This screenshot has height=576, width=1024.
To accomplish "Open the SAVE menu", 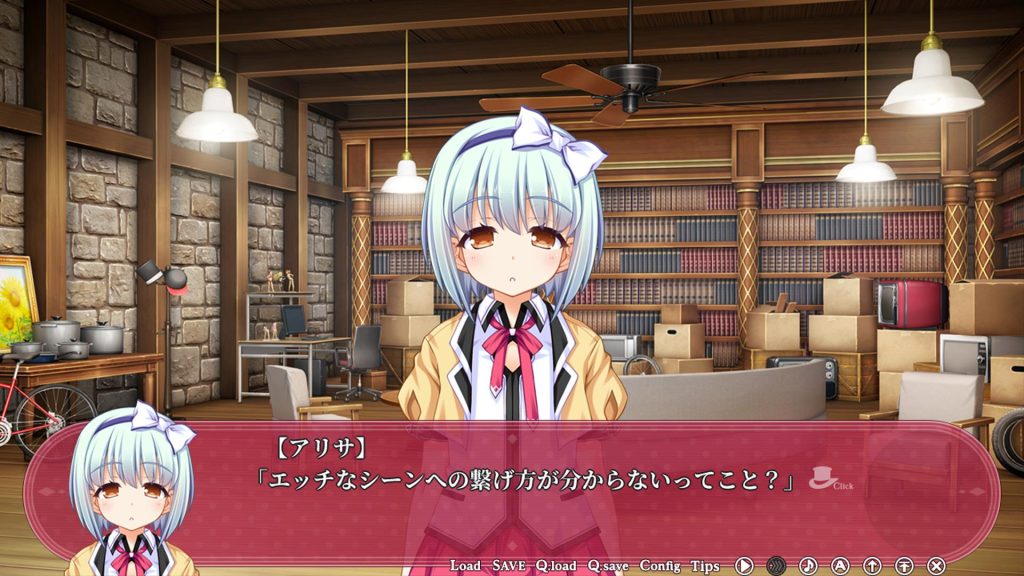I will [x=509, y=566].
